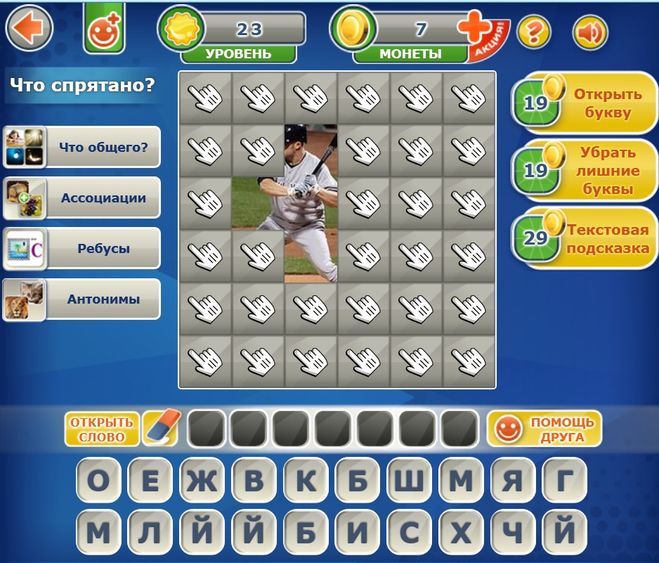Ask for help with "Помощь друга"
Viewport: 659px width, 563px height.
point(544,429)
